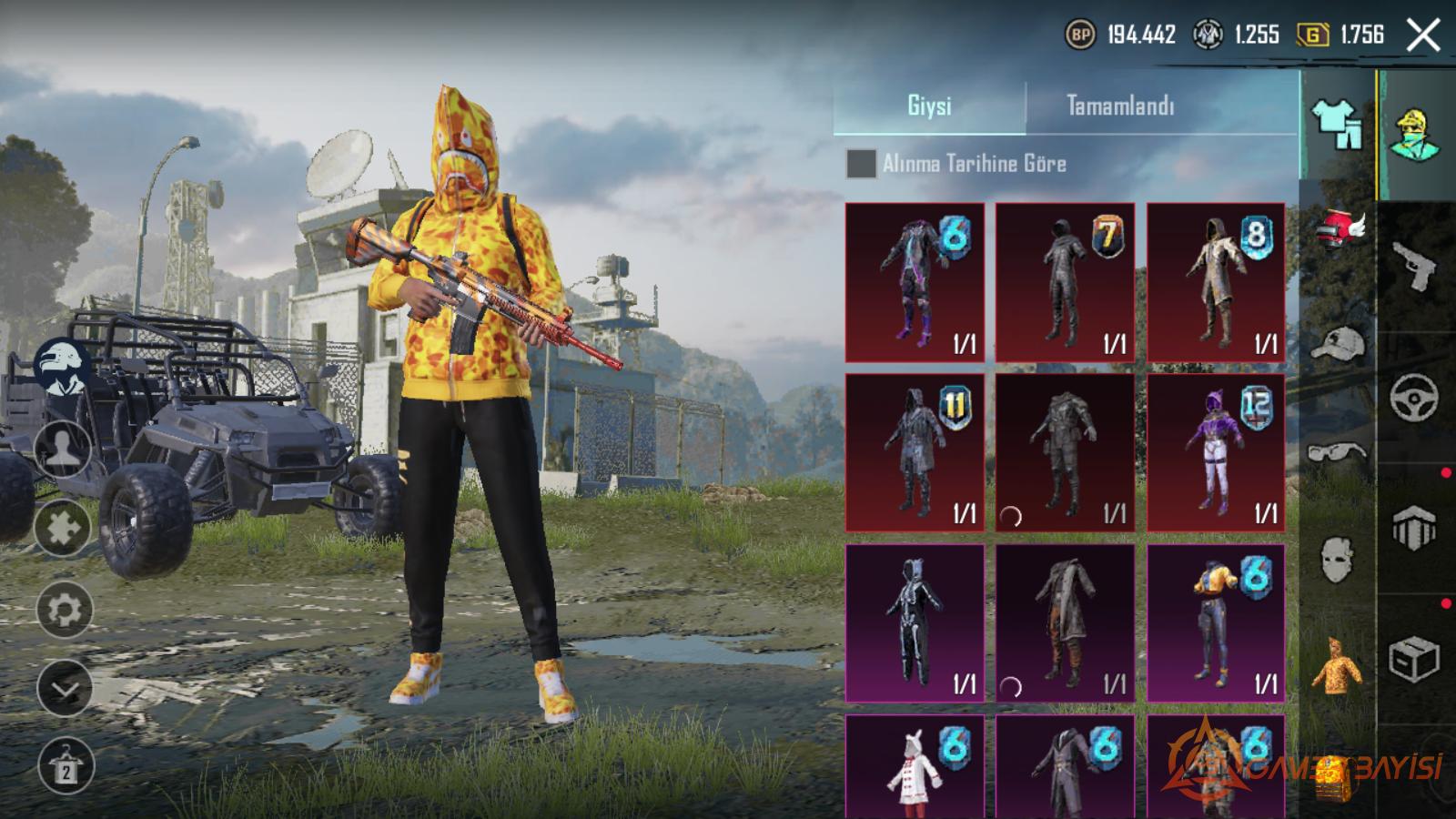Open the cap headwear category

click(1338, 344)
